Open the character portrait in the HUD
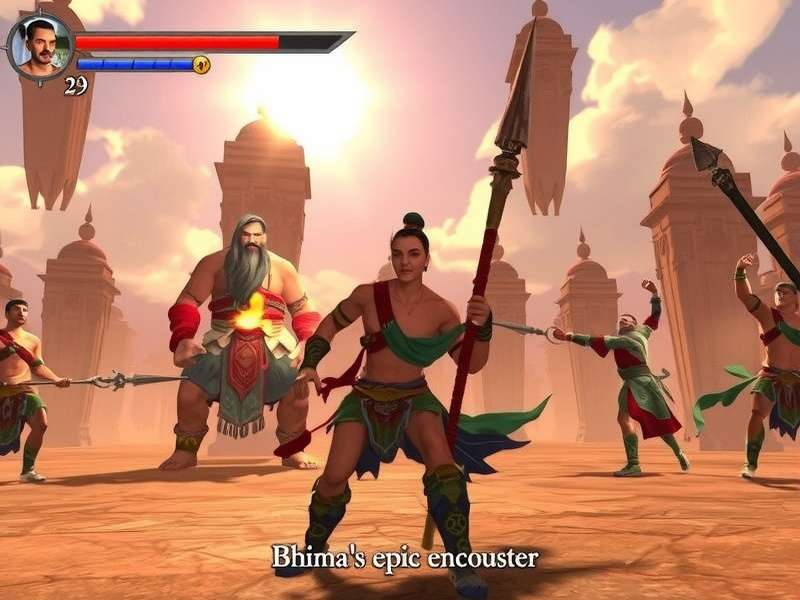Viewport: 800px width, 600px height. [x=40, y=46]
